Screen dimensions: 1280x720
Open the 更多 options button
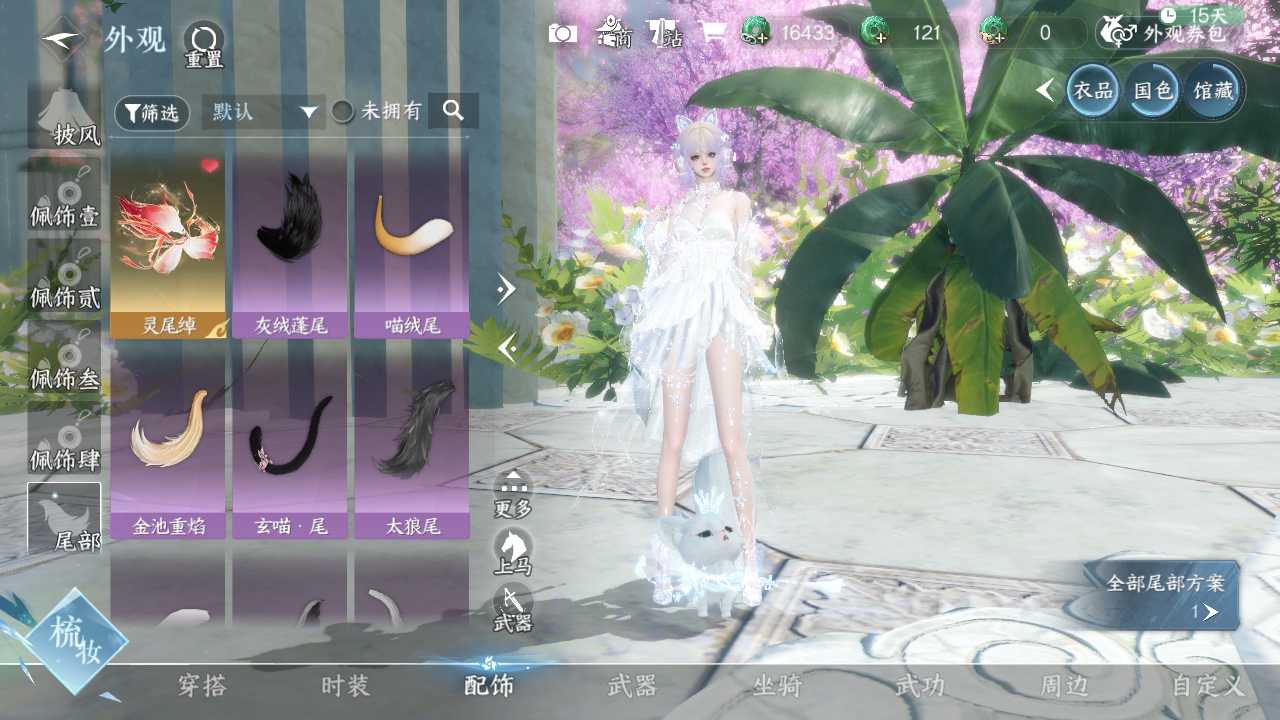(513, 494)
